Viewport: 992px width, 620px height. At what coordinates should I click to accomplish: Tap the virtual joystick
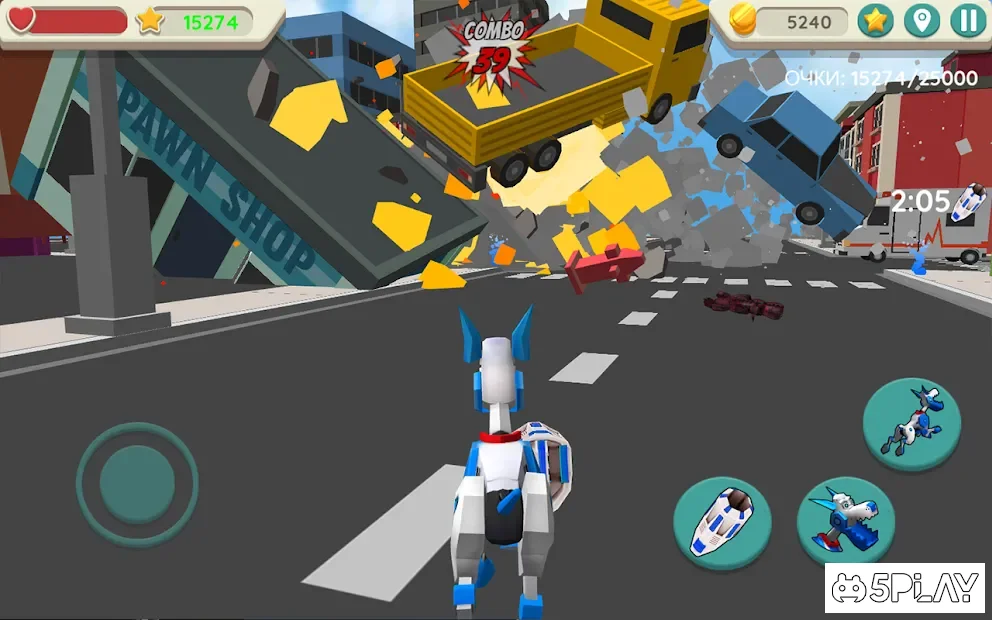tap(137, 484)
